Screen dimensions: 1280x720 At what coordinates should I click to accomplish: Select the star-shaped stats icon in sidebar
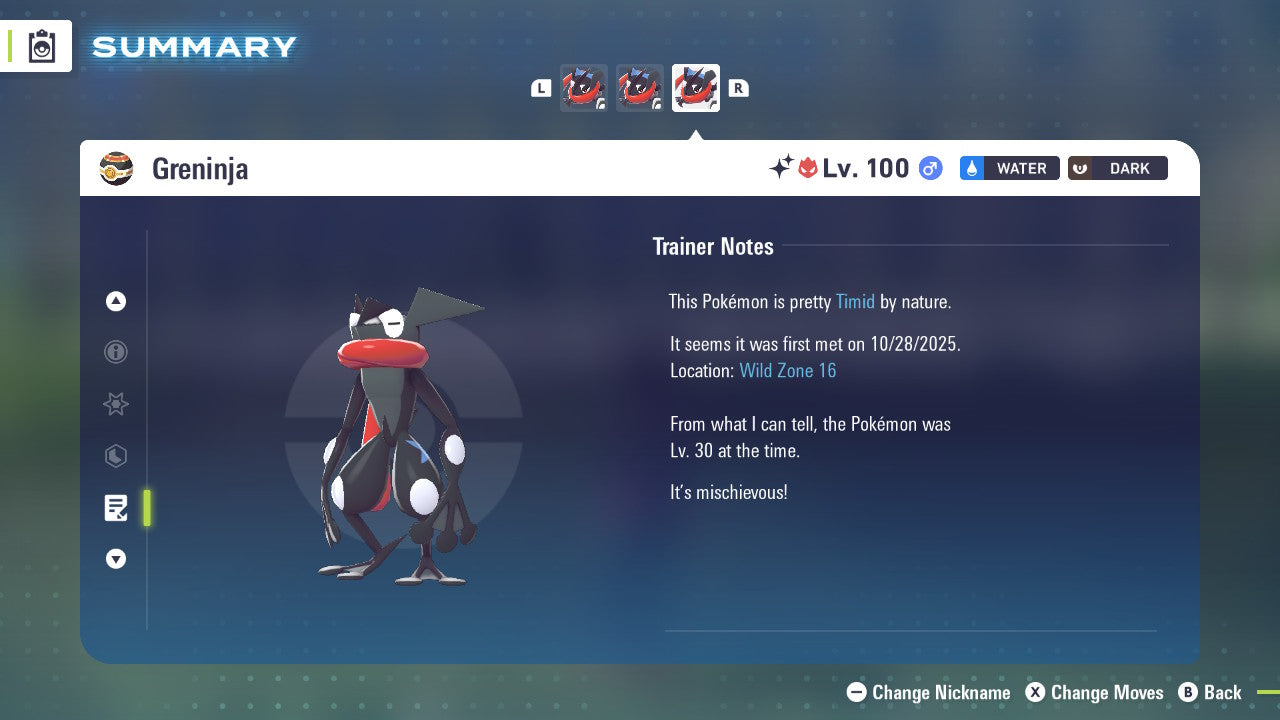click(116, 404)
